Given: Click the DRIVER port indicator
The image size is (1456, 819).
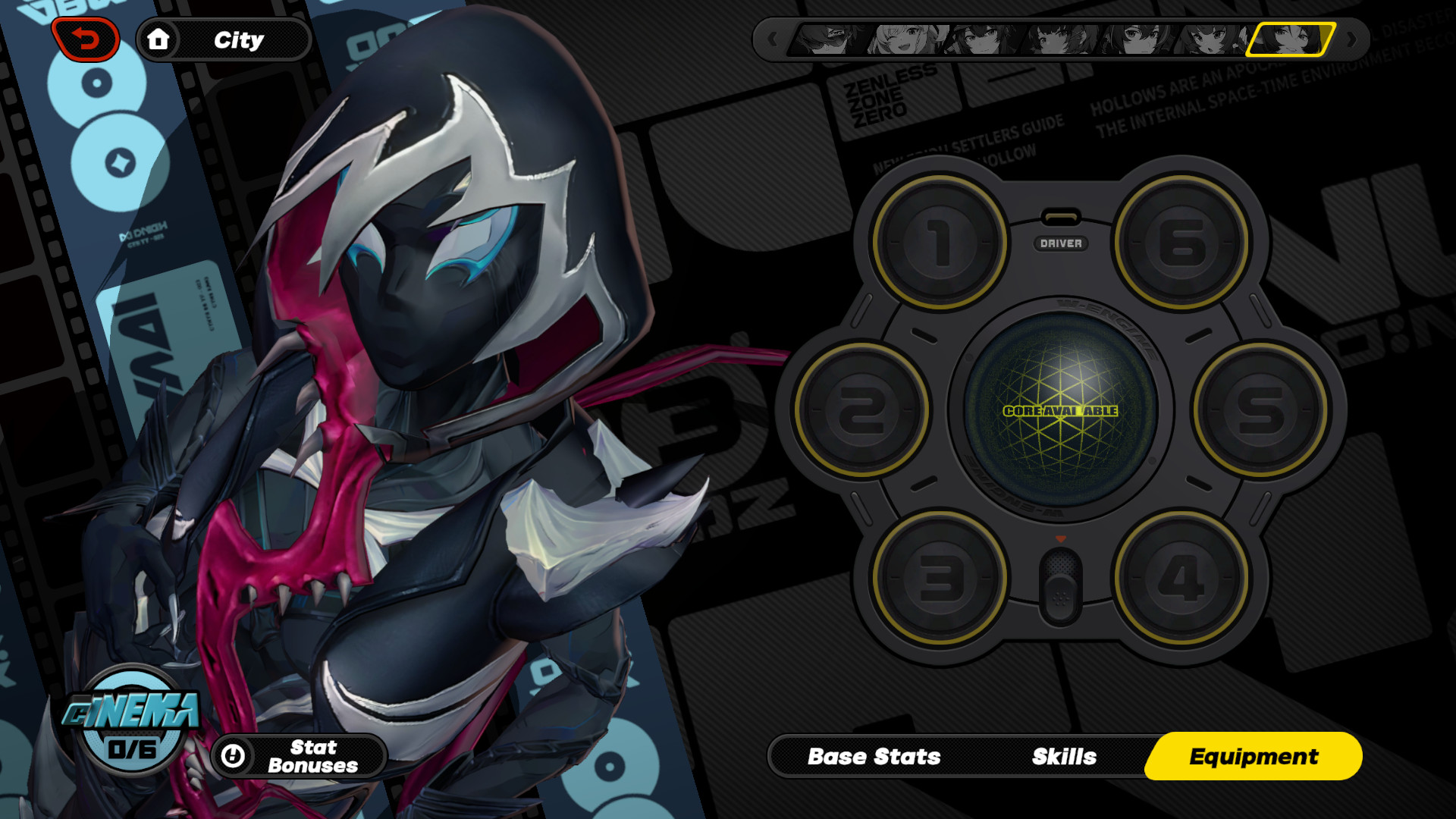Looking at the screenshot, I should 1061,244.
